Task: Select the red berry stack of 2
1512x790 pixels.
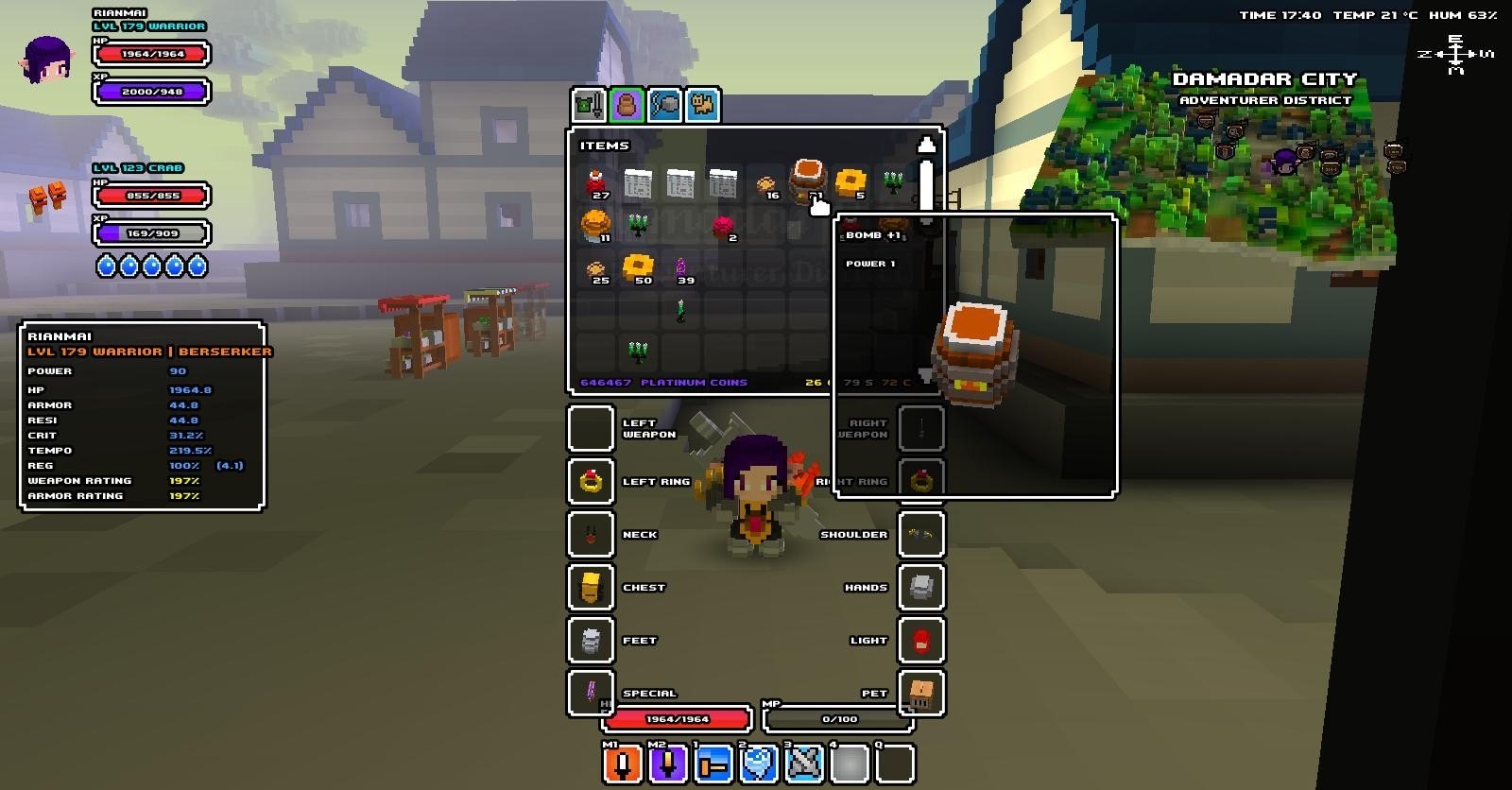Action: (724, 227)
